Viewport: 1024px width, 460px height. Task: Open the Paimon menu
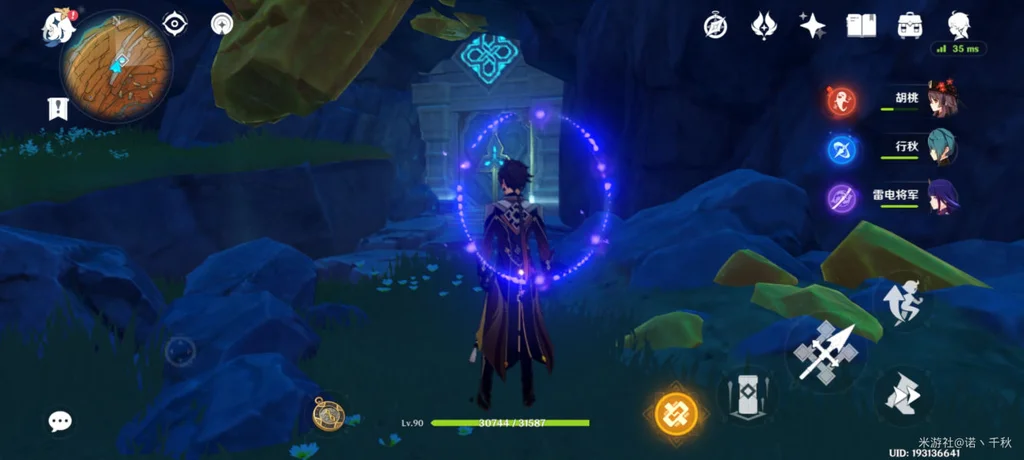59,26
